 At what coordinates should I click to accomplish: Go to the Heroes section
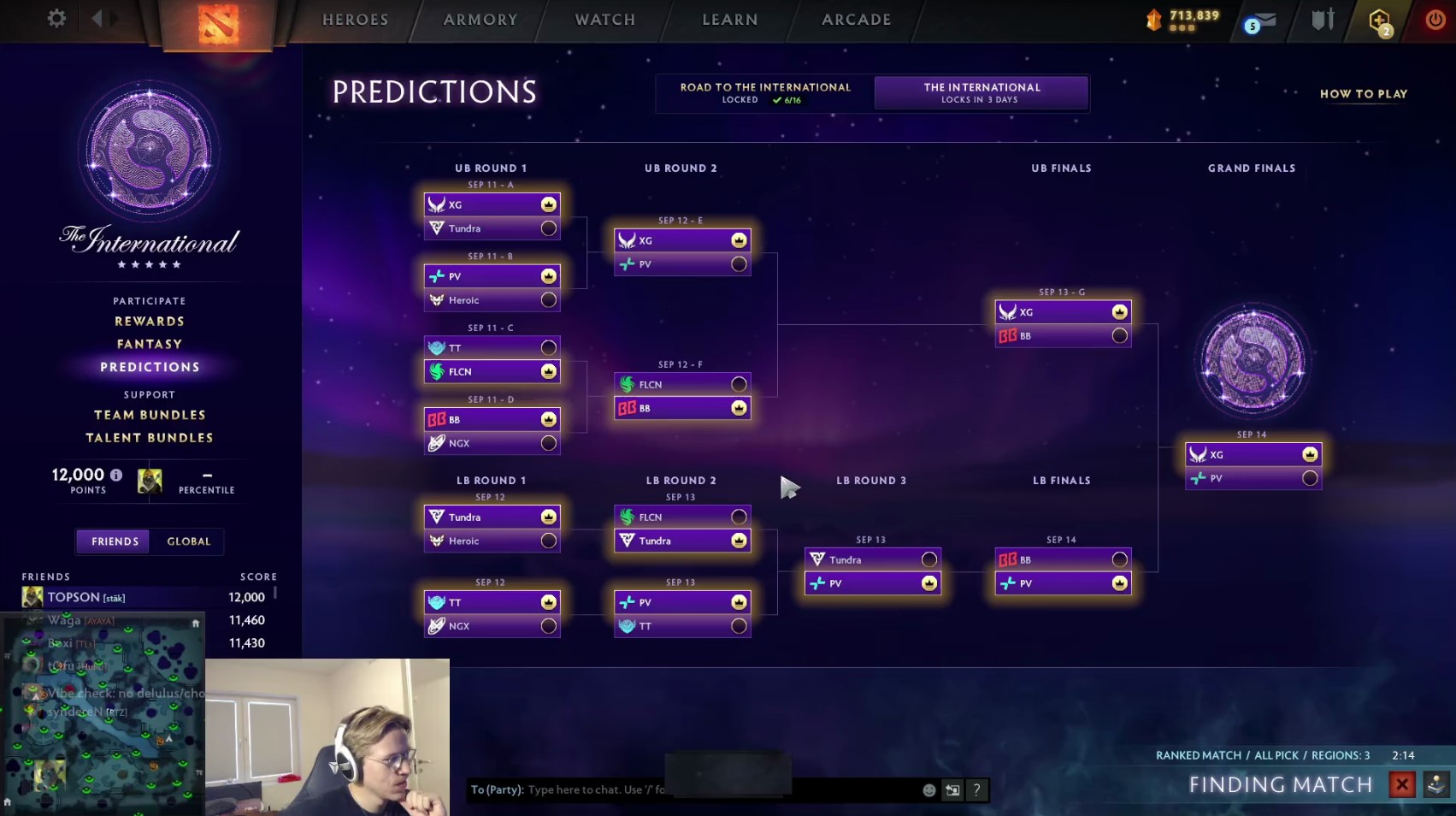[355, 20]
